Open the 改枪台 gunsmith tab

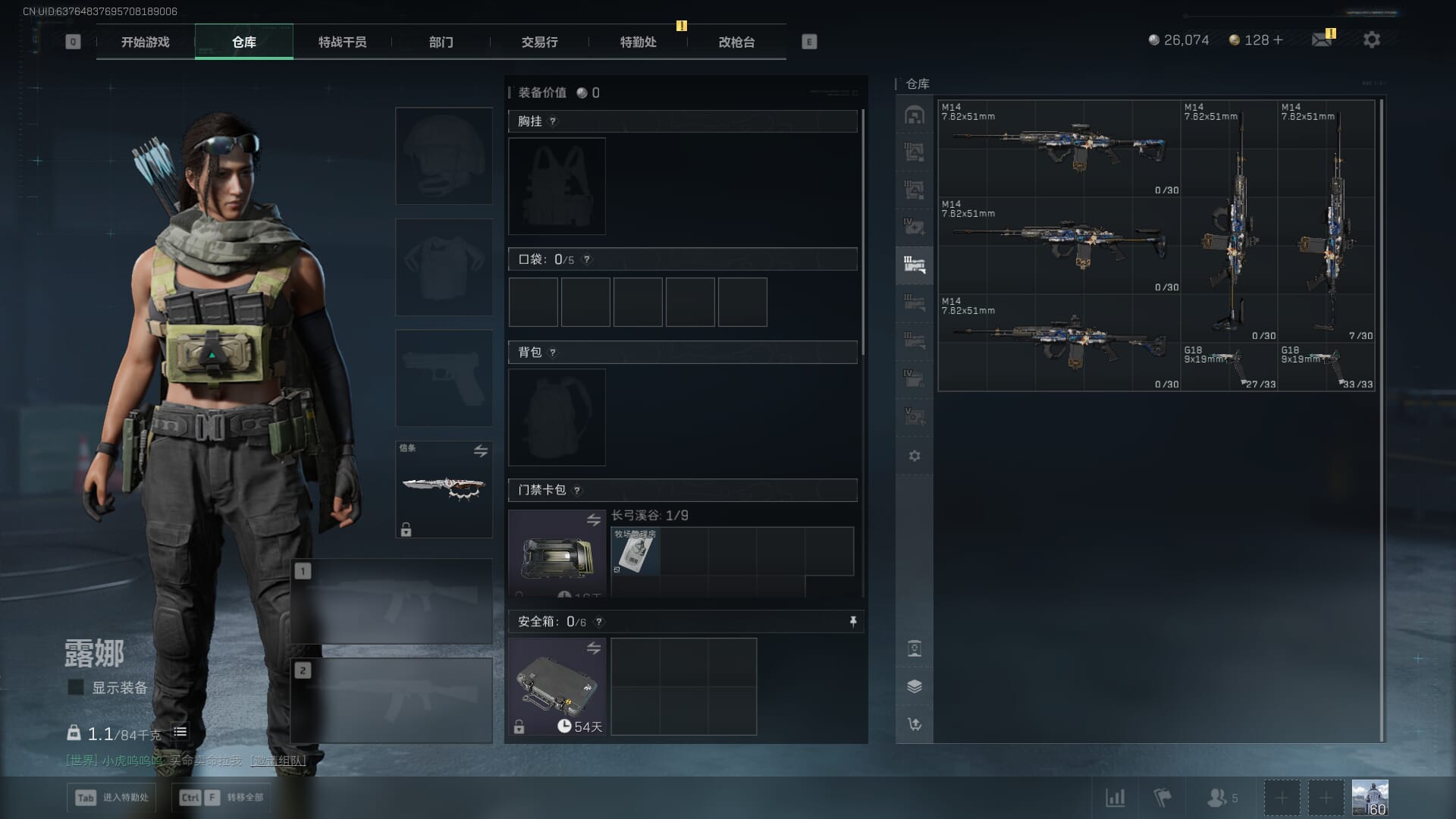[736, 42]
